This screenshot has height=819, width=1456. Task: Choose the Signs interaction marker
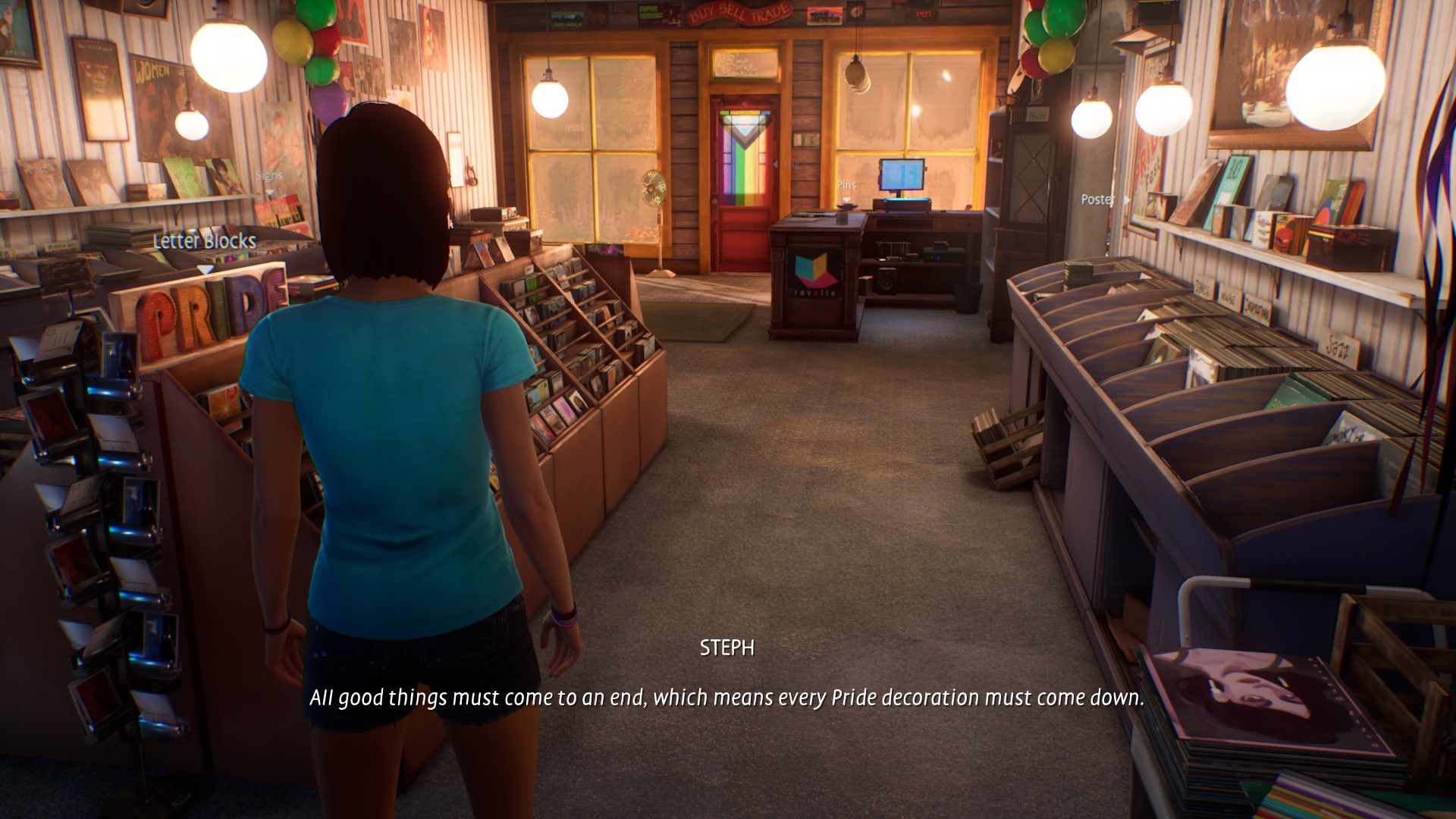point(269,176)
